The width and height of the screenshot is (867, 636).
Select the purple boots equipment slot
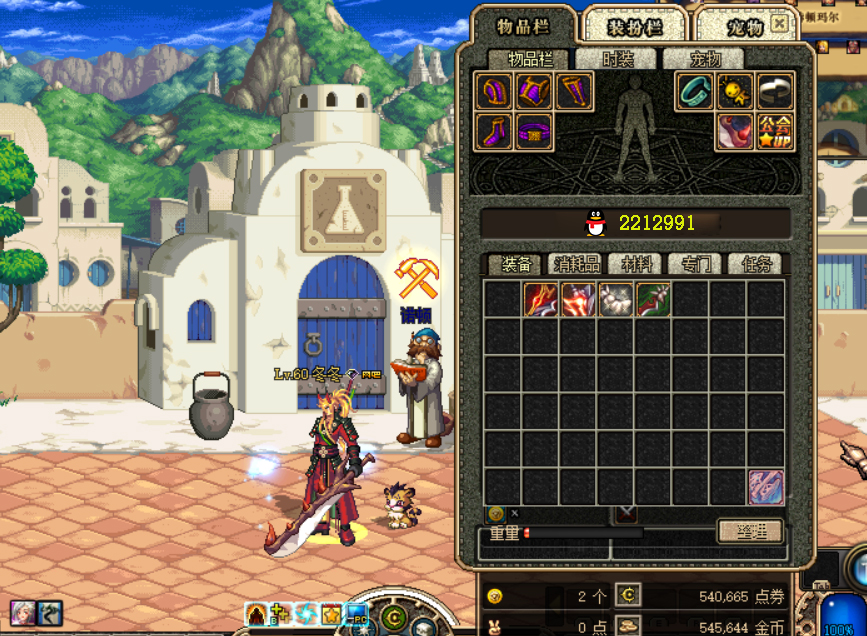coord(493,132)
